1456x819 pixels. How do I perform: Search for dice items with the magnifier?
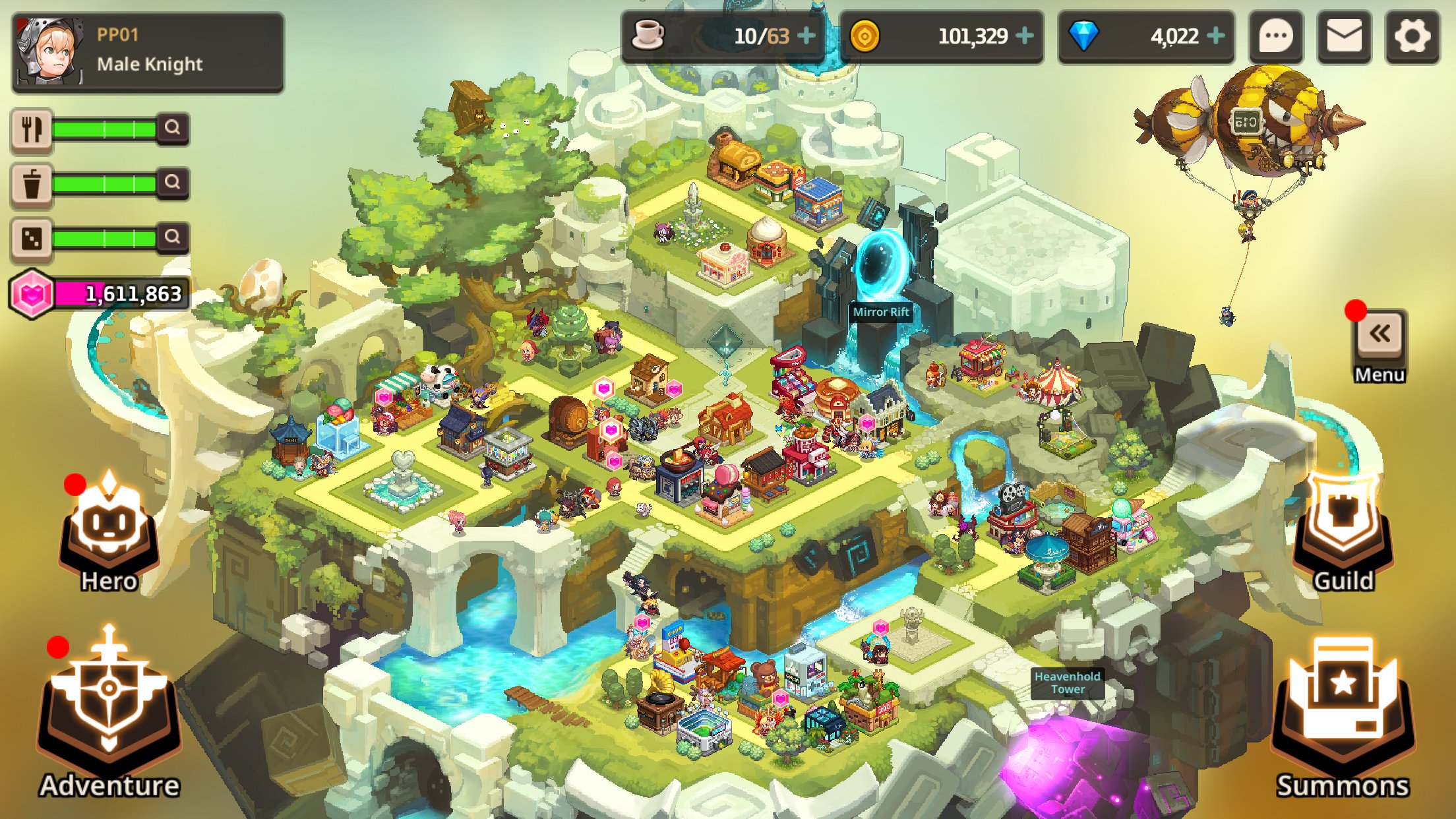[173, 236]
